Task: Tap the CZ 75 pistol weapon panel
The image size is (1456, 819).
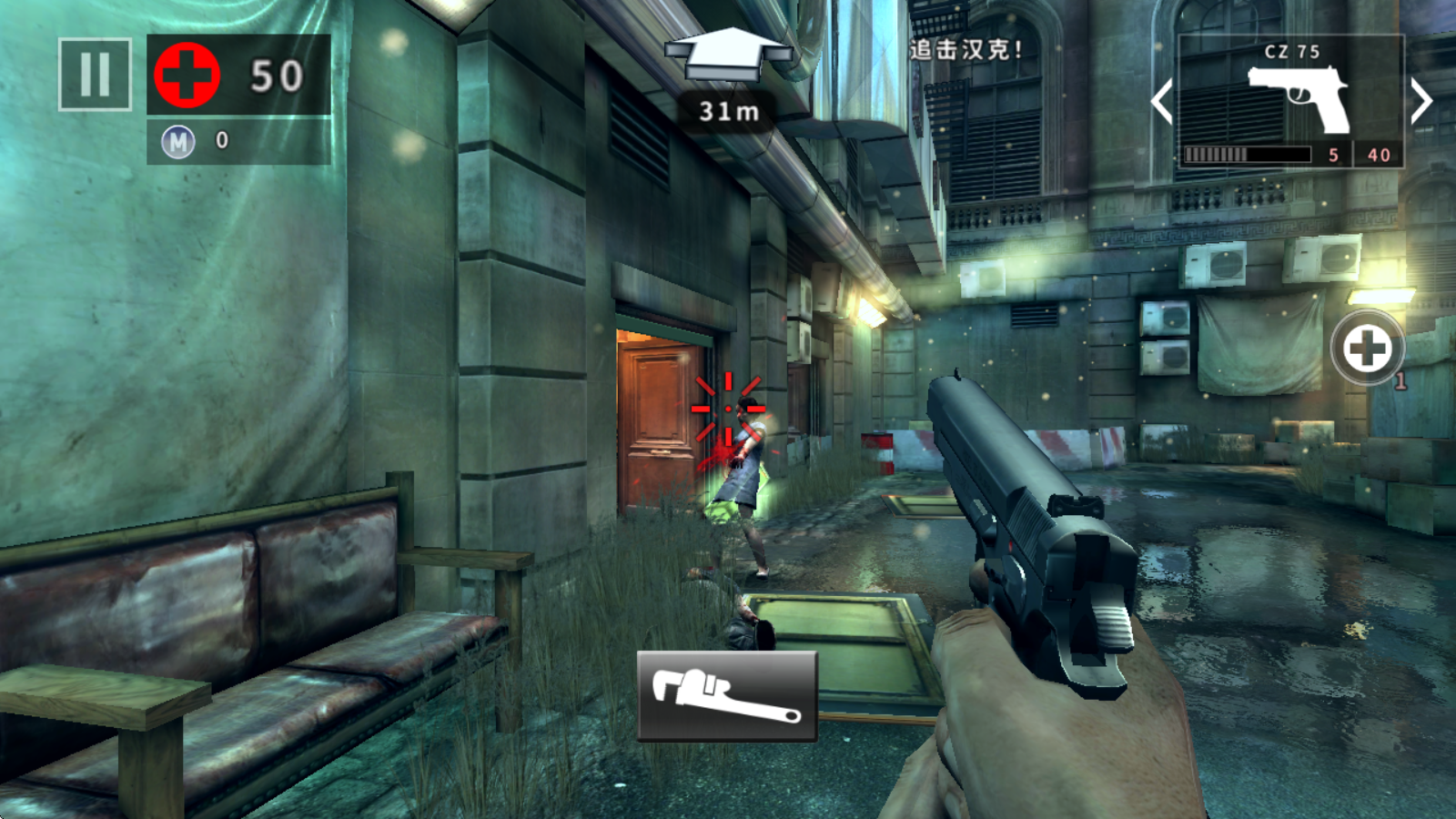Action: [1290, 100]
